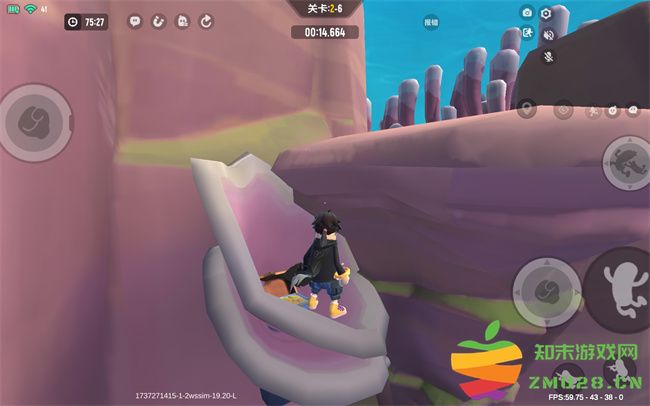This screenshot has height=406, width=650.
Task: Tap the left-side fist joystick button
Action: 36,122
